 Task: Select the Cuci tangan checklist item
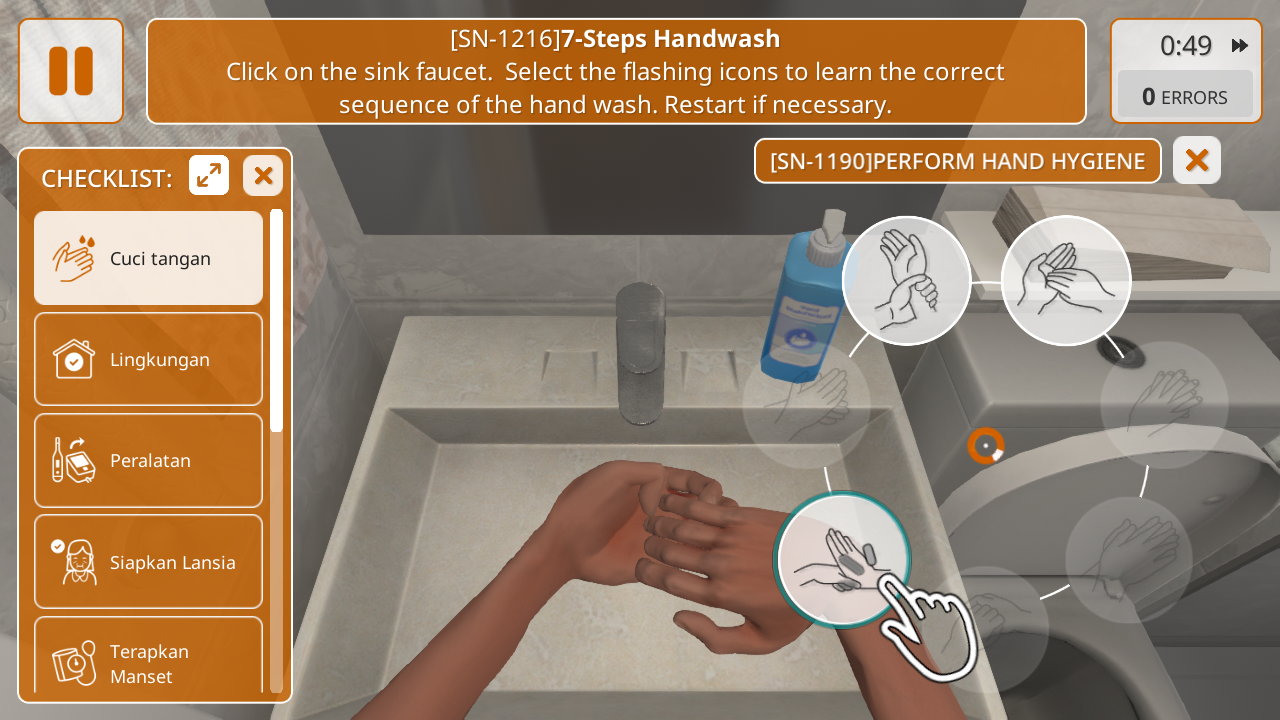point(149,258)
